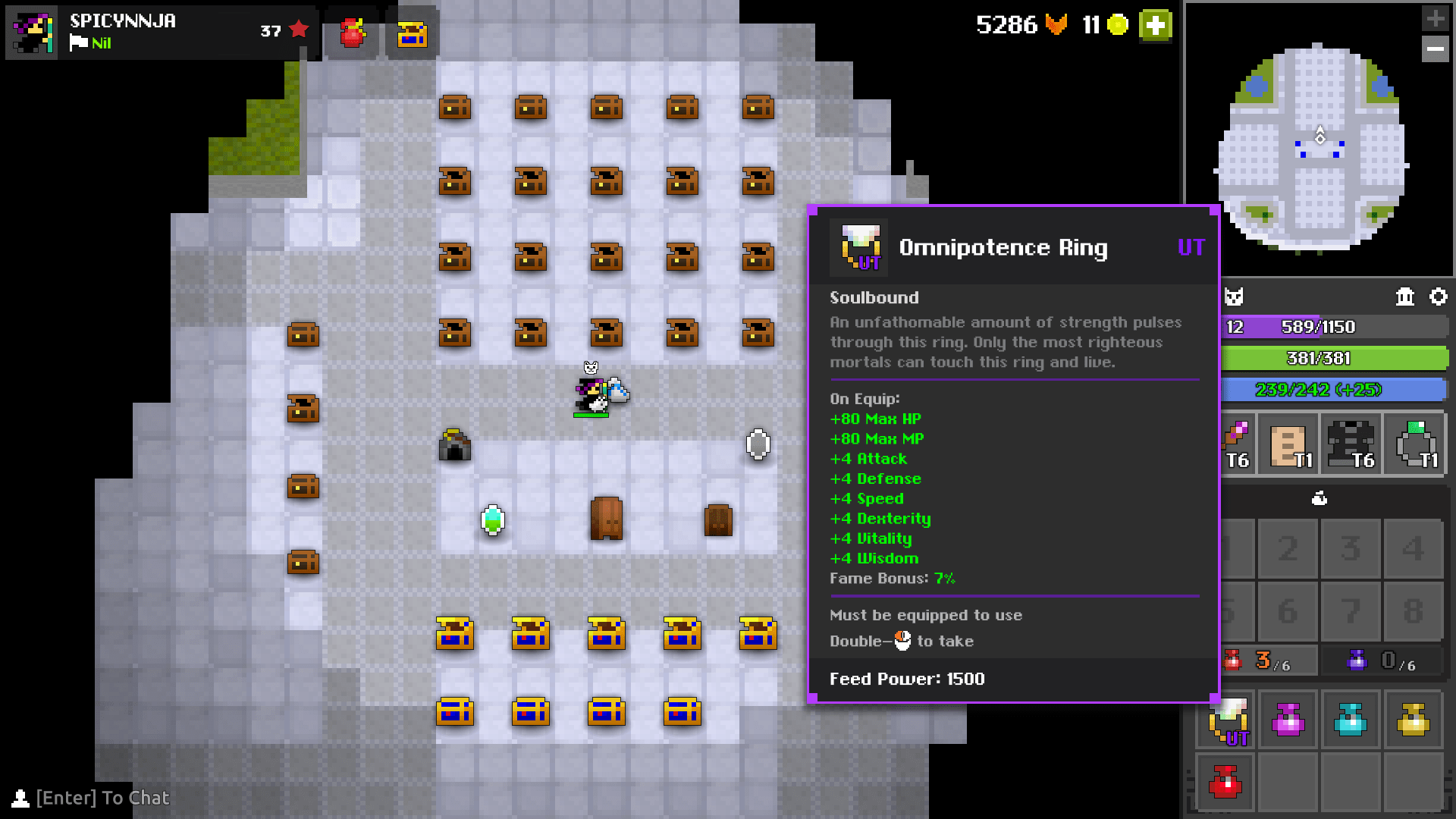
Task: Click the fame star beside level 37
Action: pyautogui.click(x=299, y=28)
